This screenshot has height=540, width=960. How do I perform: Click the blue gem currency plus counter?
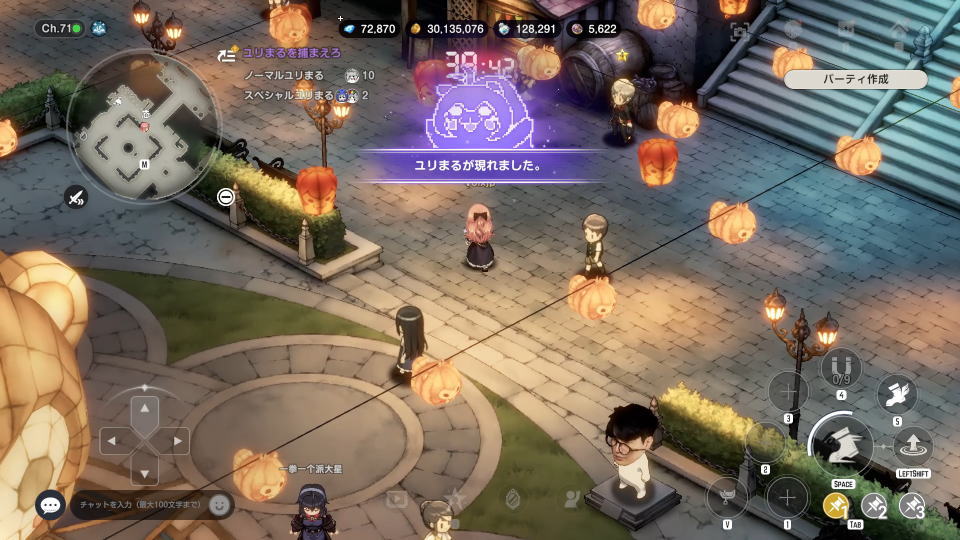tap(368, 29)
